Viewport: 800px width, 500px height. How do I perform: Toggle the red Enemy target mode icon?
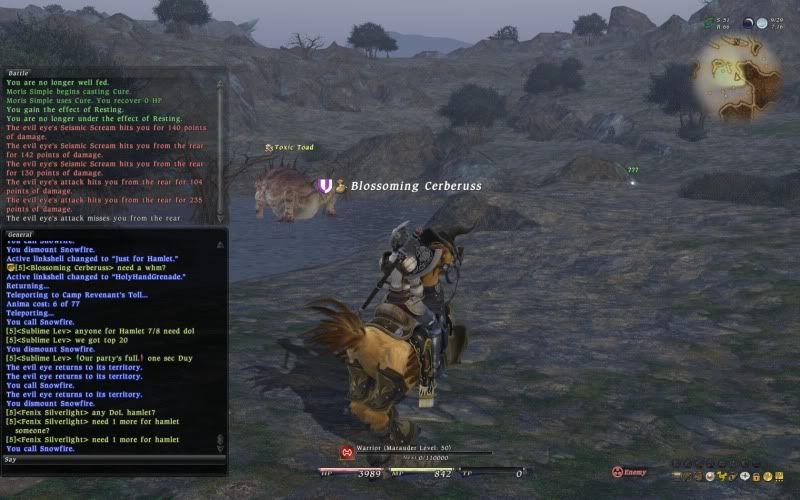point(617,472)
